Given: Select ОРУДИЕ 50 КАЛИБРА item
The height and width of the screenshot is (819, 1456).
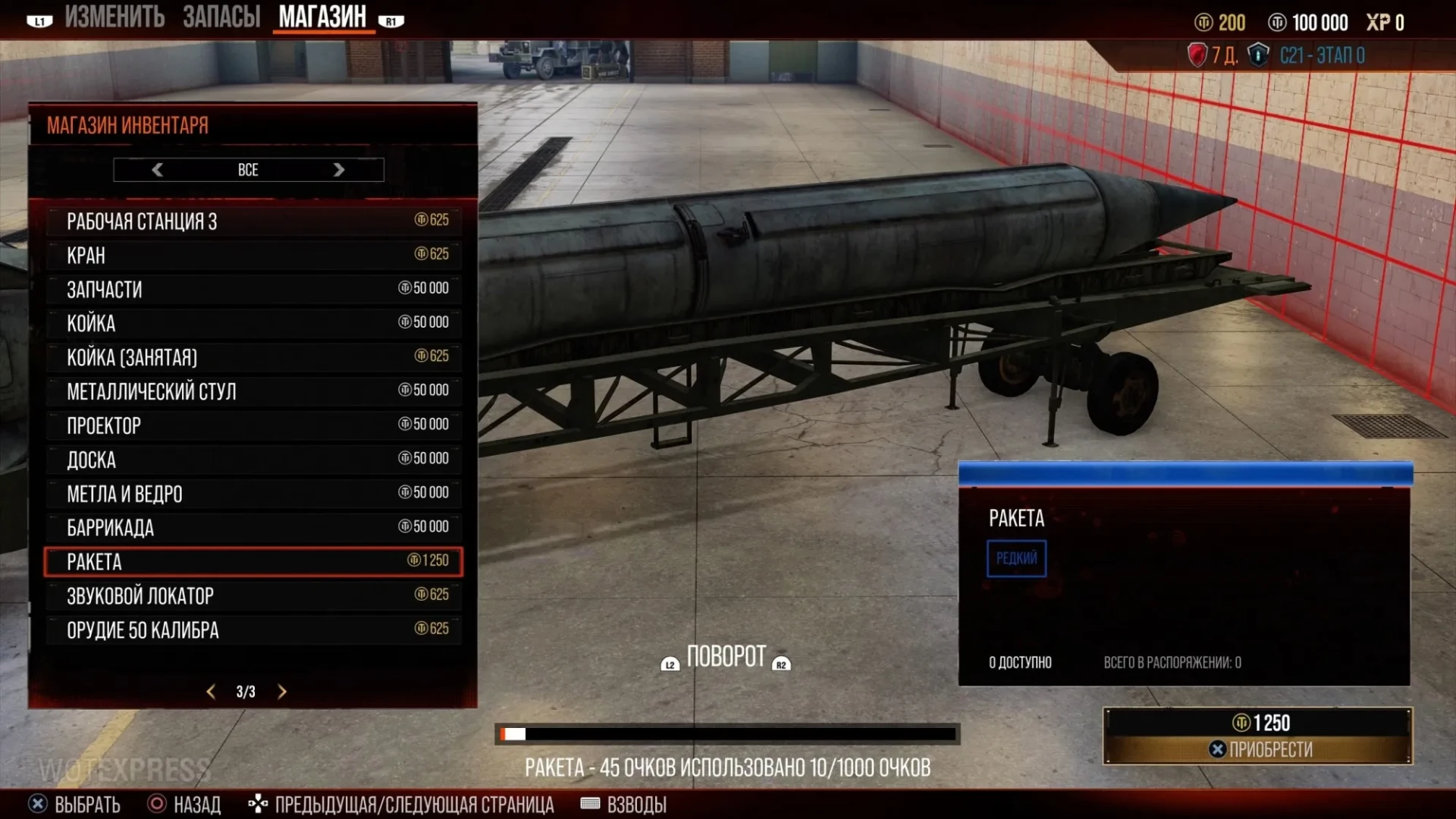Looking at the screenshot, I should click(253, 630).
